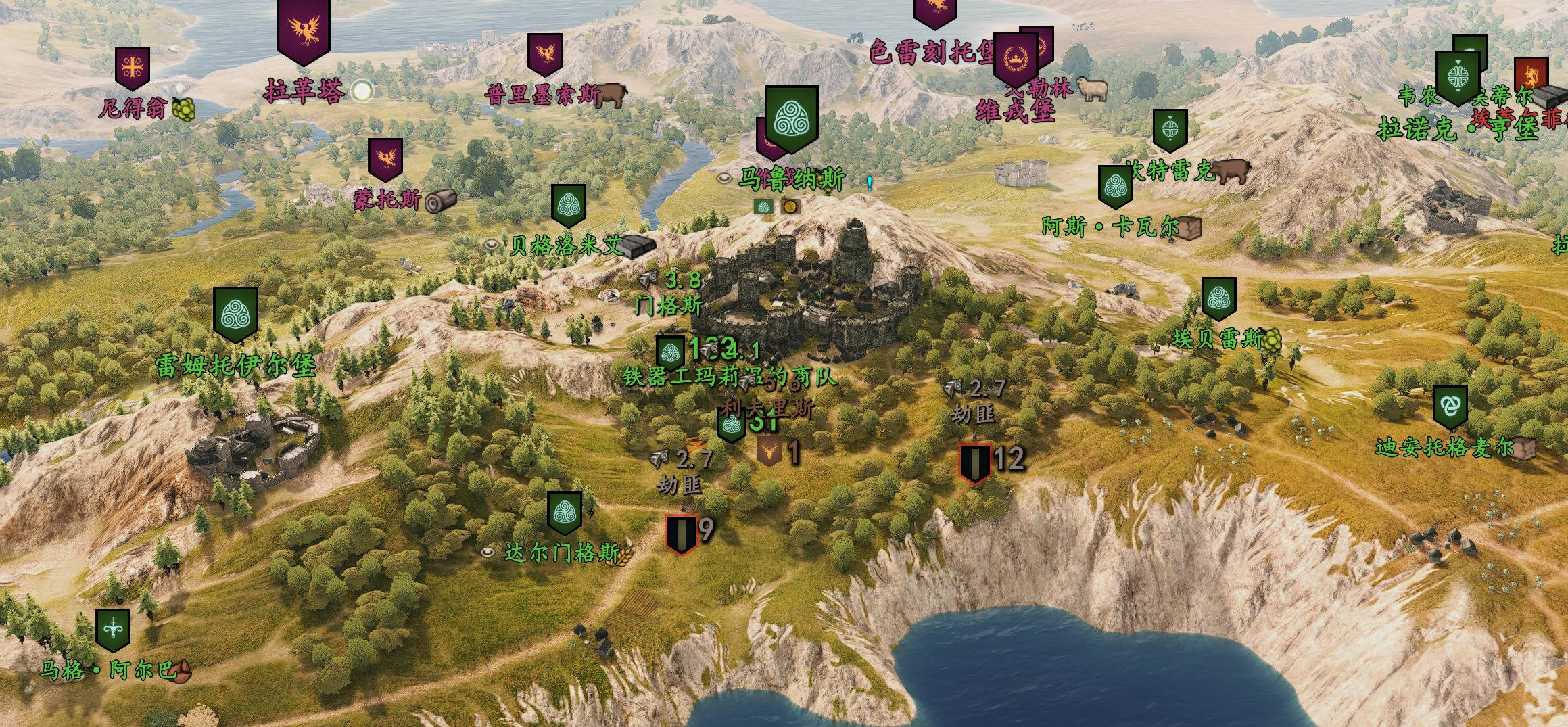Target the 劫匪 party with 9 troops
The image size is (1568, 727).
[x=682, y=534]
